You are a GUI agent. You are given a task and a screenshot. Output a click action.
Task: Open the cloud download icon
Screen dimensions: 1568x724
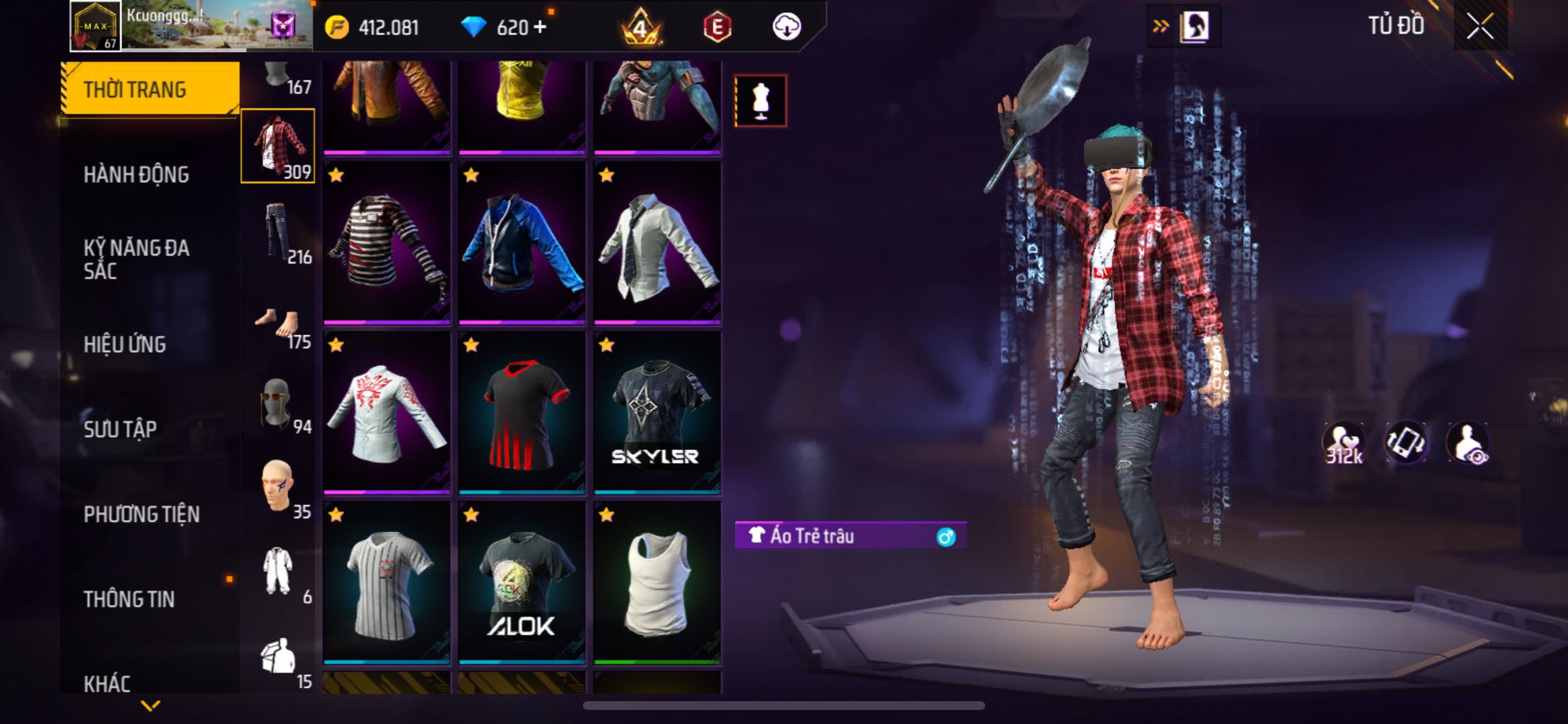pos(786,28)
